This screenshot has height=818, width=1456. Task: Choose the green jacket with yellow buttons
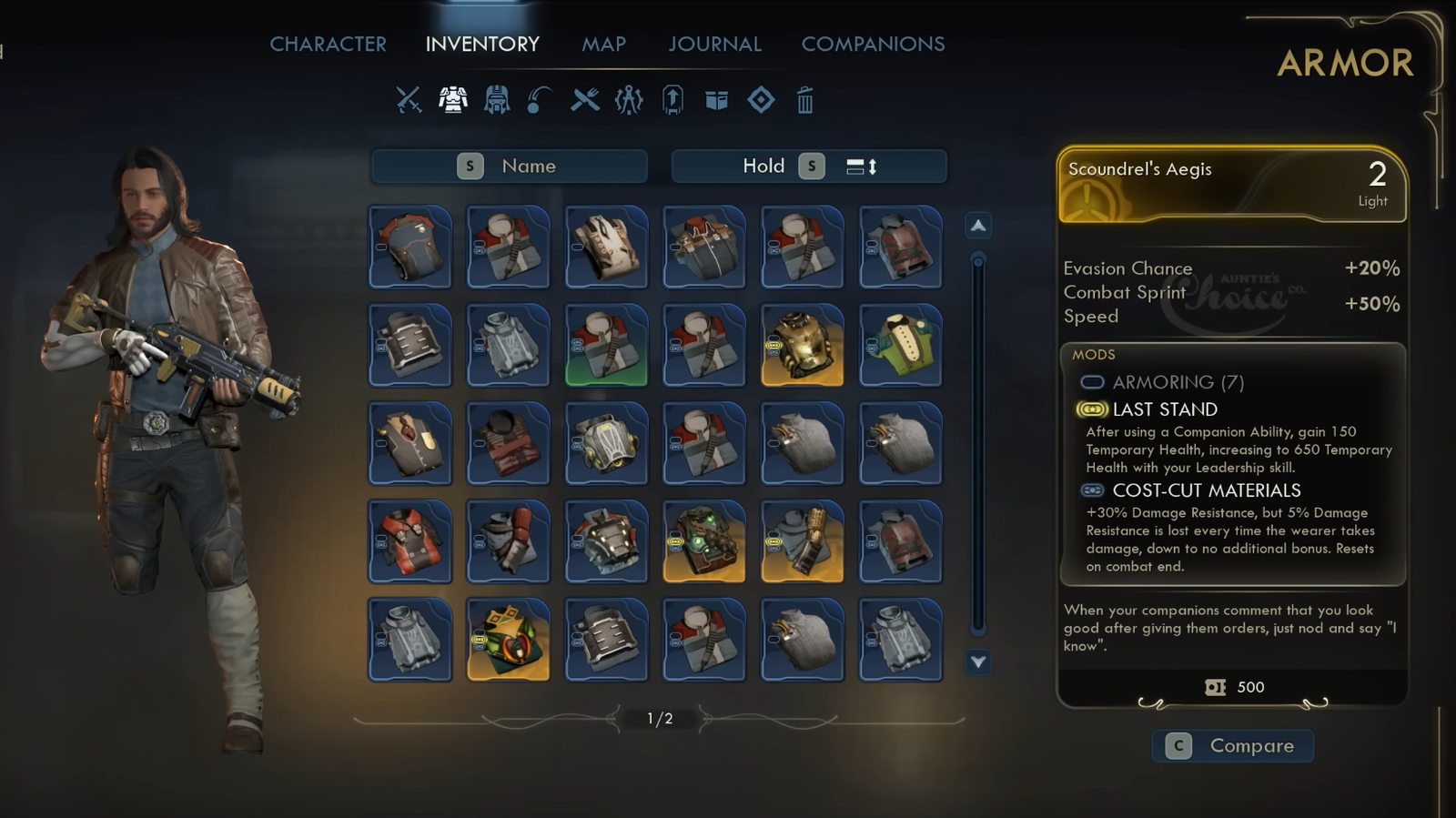click(900, 345)
